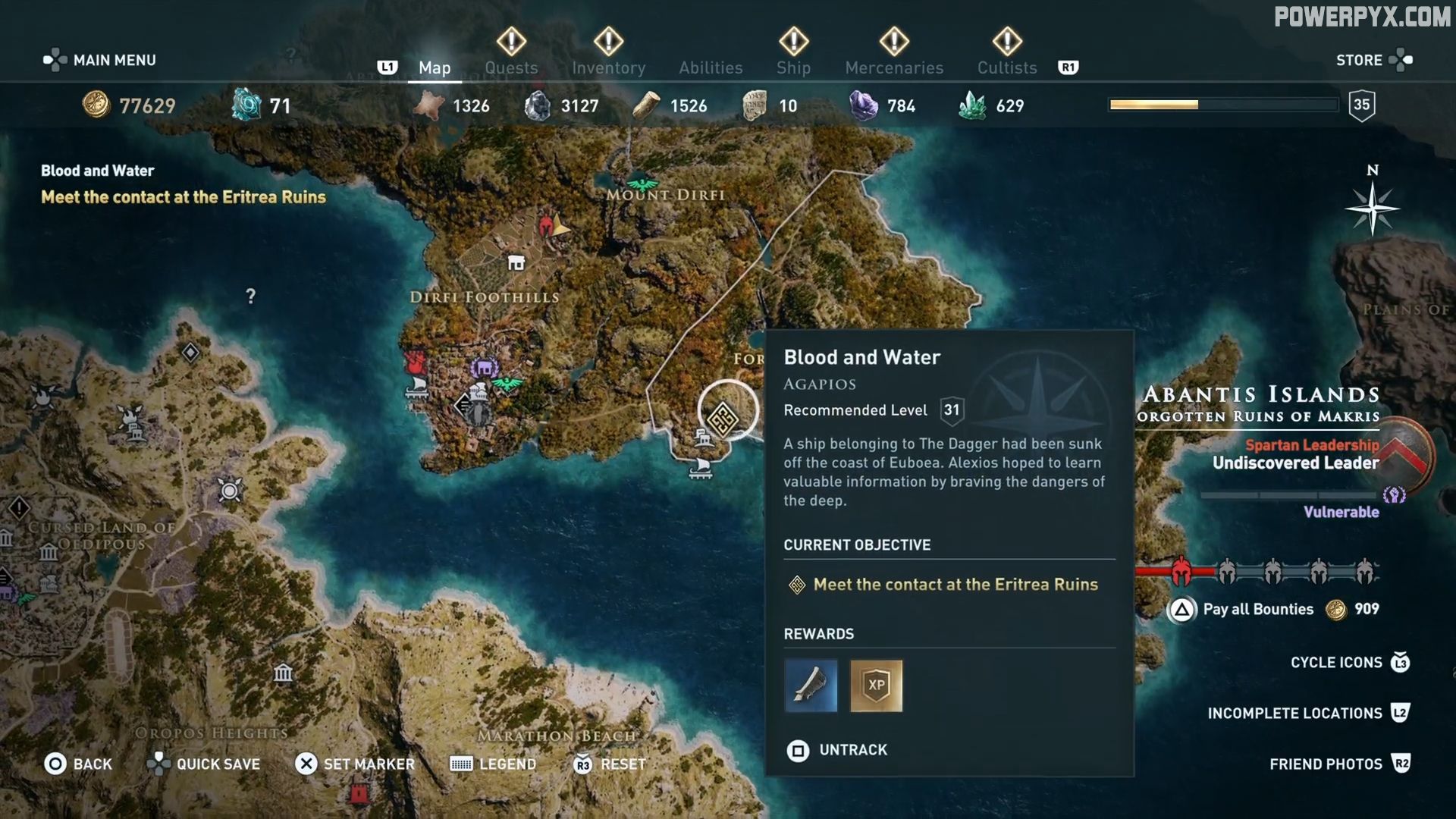Screen dimensions: 1456x819
Task: Click the wood resource icon in top bar
Action: (x=646, y=105)
